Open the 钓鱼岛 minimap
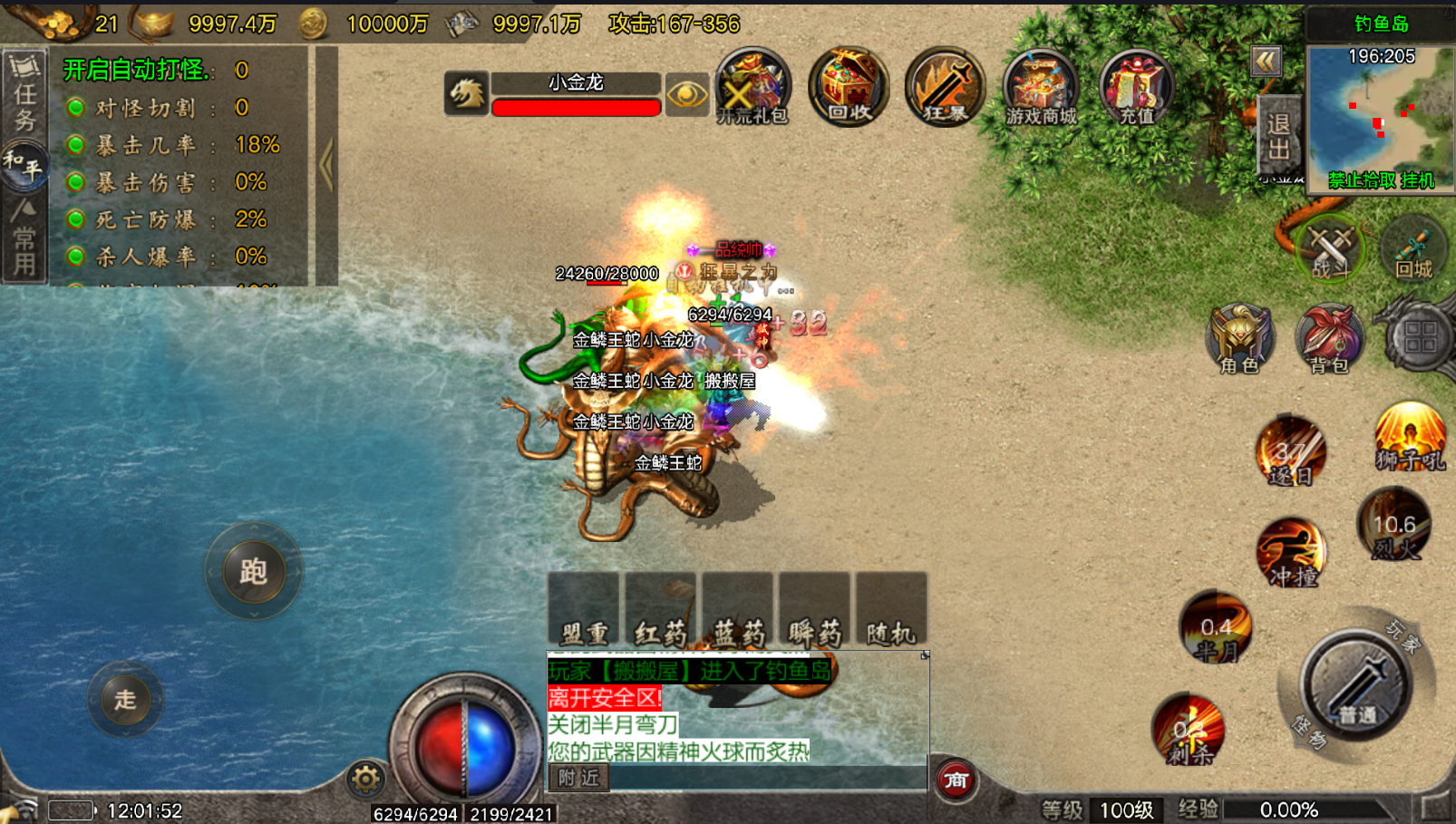1456x824 pixels. point(1381,111)
